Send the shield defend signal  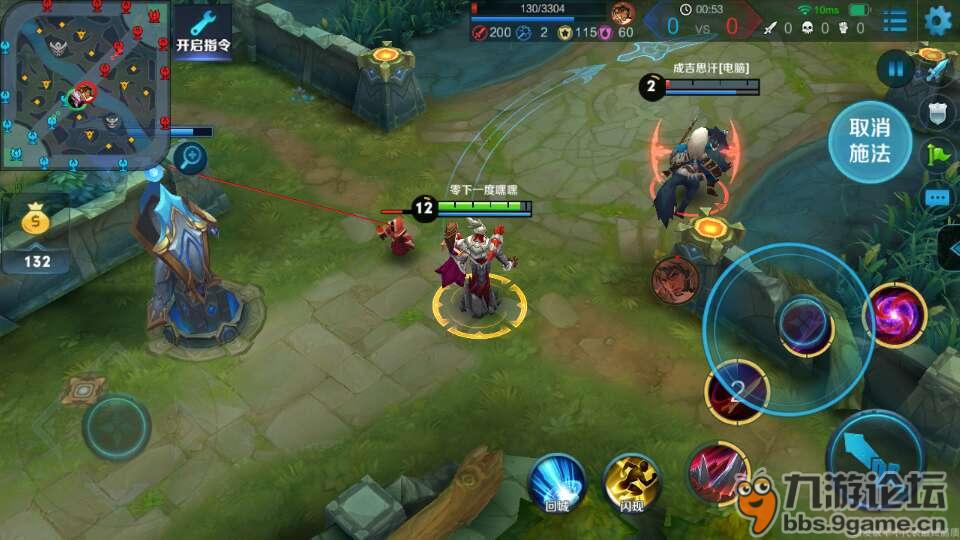pyautogui.click(x=938, y=113)
